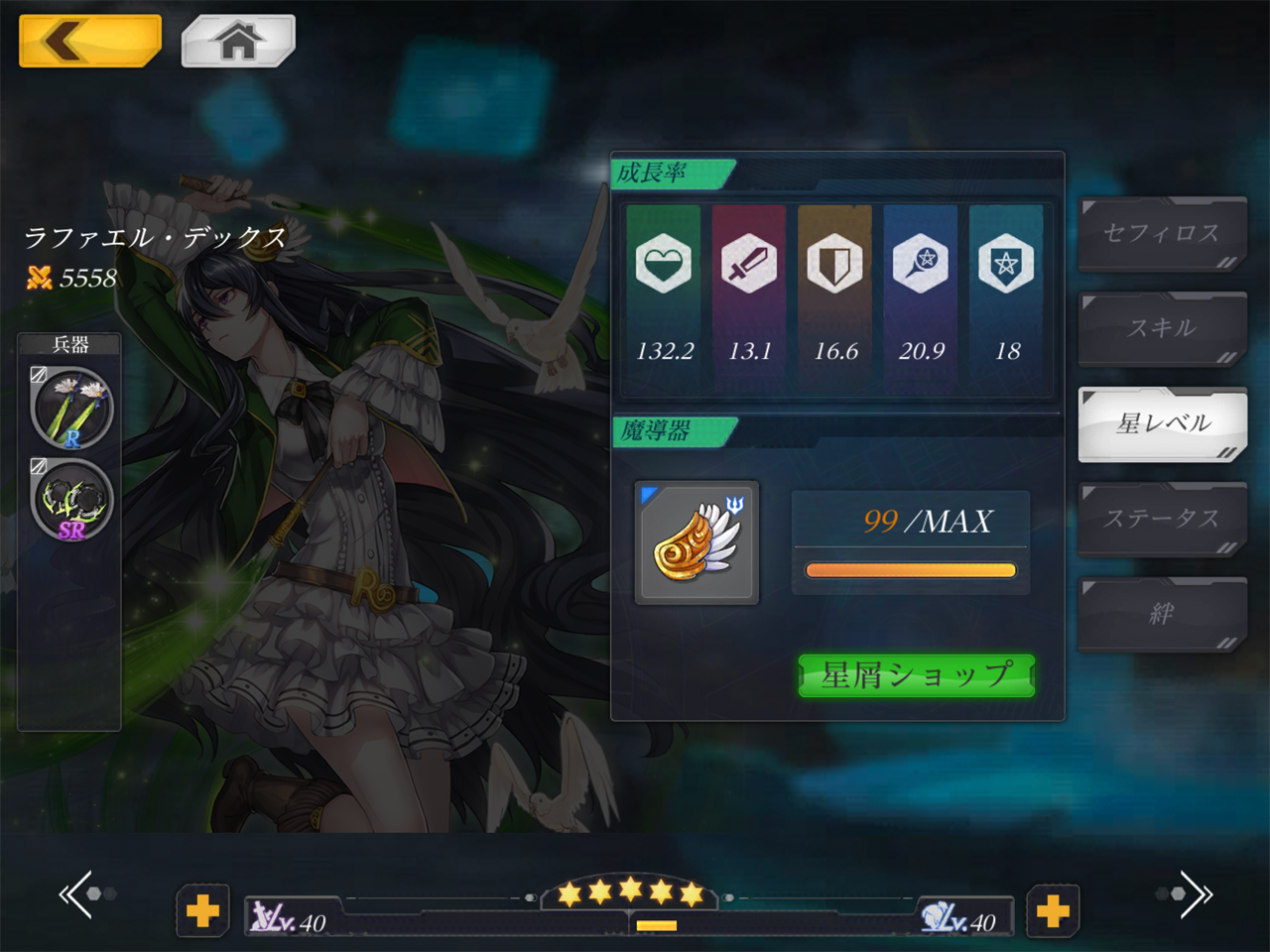The width and height of the screenshot is (1270, 952).
Task: Switch to the スキル tab
Action: pyautogui.click(x=1162, y=328)
